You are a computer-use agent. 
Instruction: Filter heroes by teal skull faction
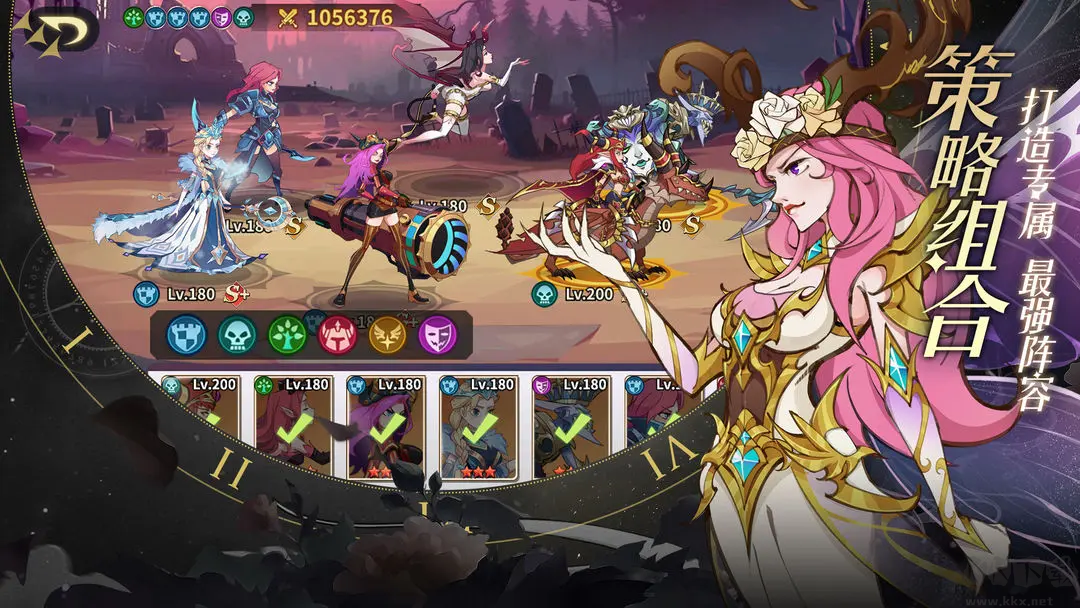click(x=238, y=335)
